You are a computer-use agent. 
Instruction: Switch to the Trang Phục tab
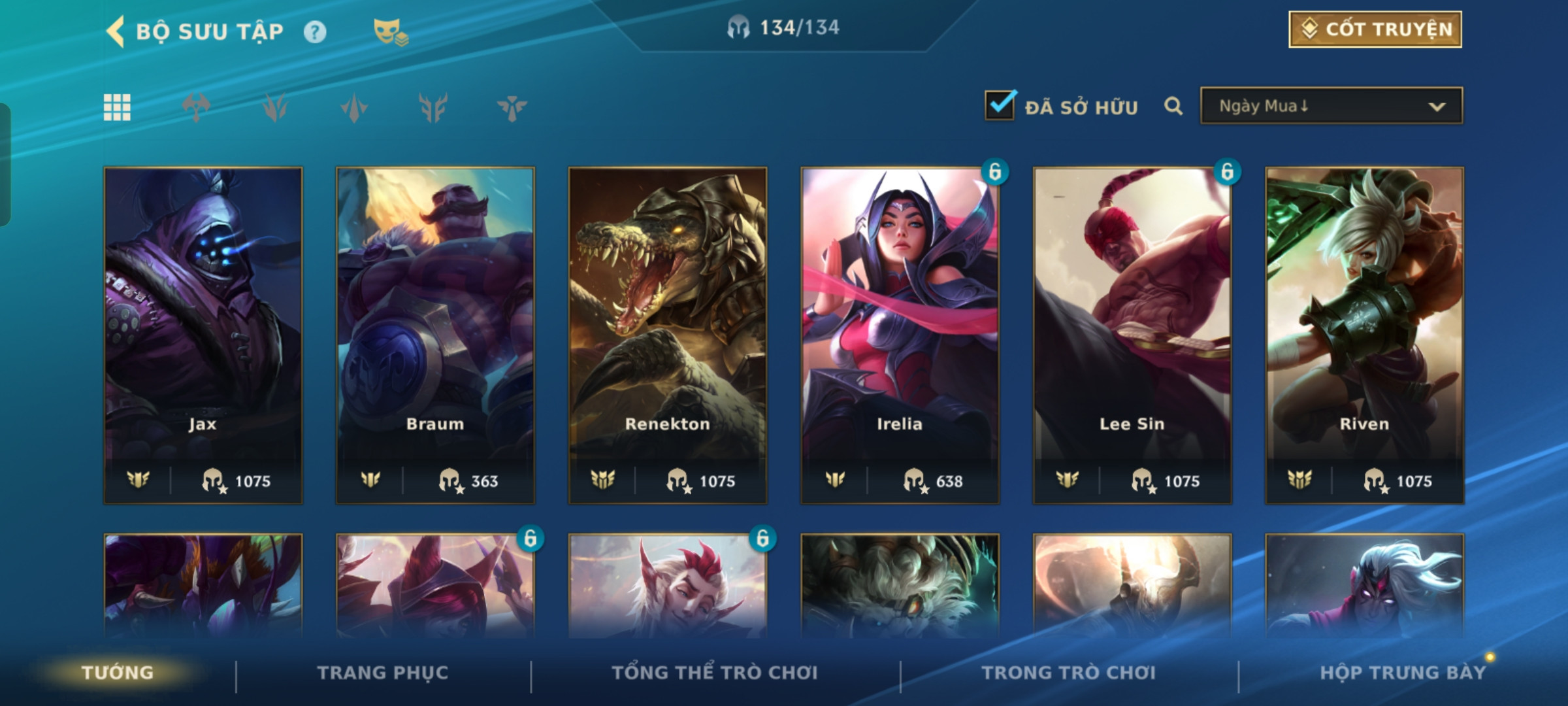tap(383, 673)
